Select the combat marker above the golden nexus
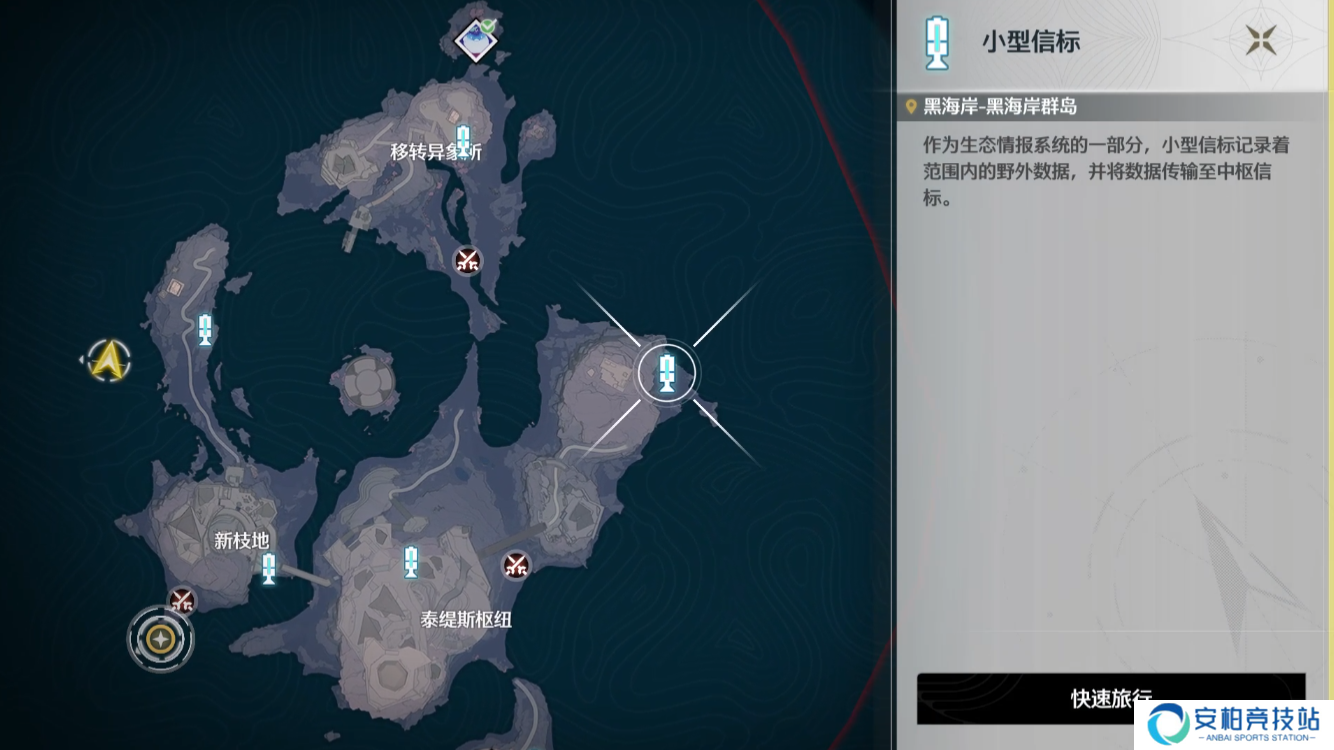 (180, 601)
